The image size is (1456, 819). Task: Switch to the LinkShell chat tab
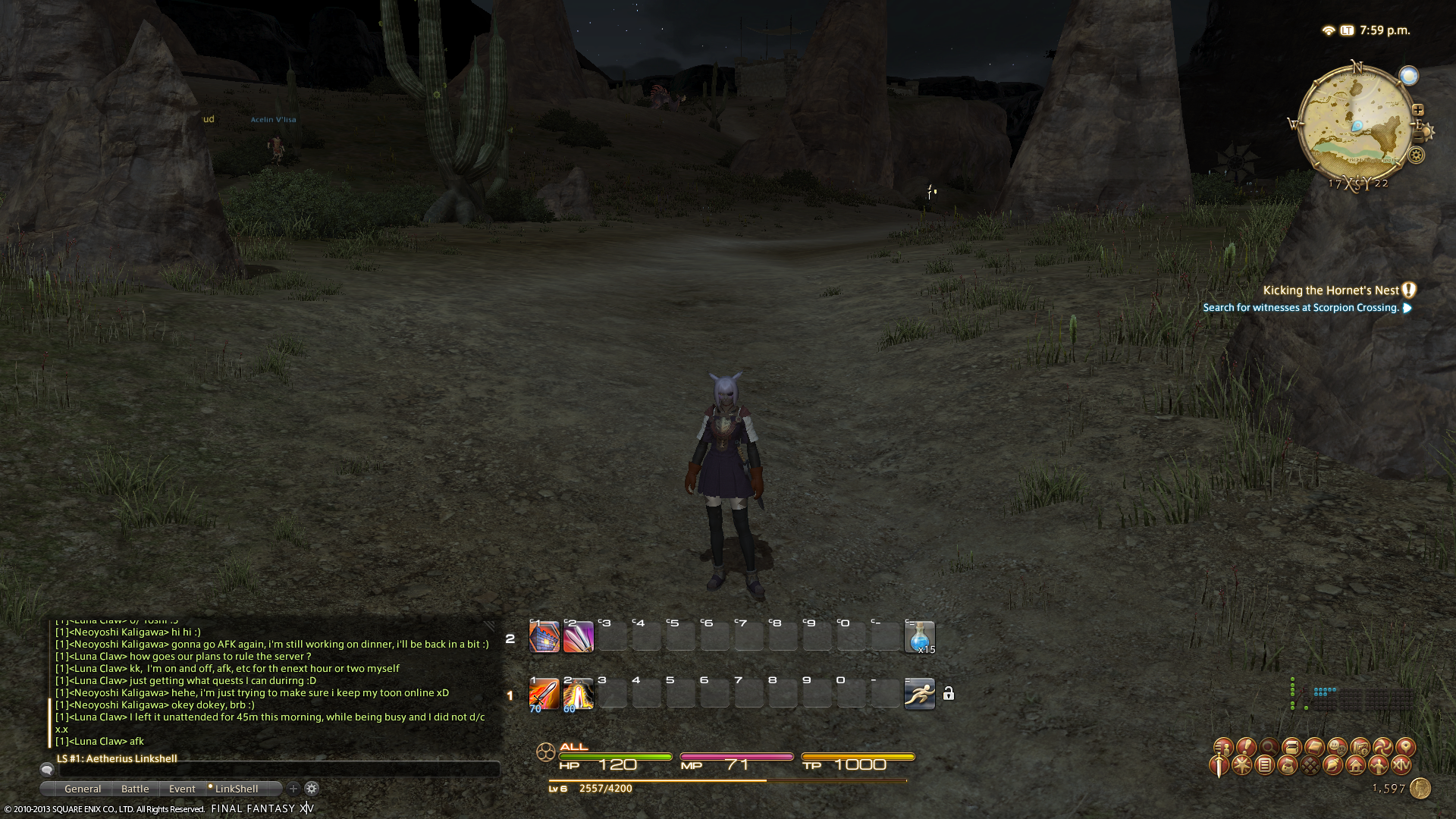(236, 789)
